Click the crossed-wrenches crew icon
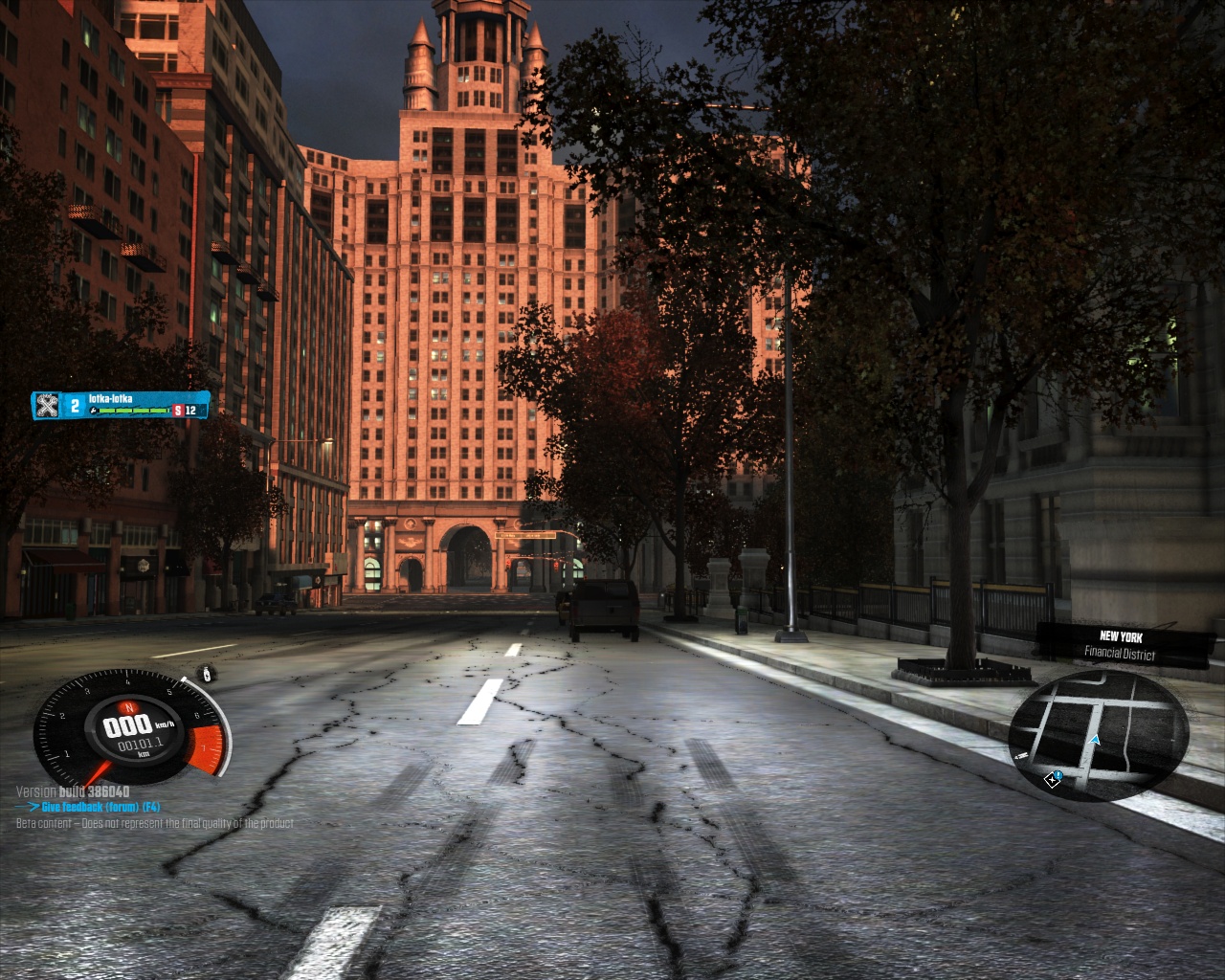The image size is (1225, 980). [46, 406]
